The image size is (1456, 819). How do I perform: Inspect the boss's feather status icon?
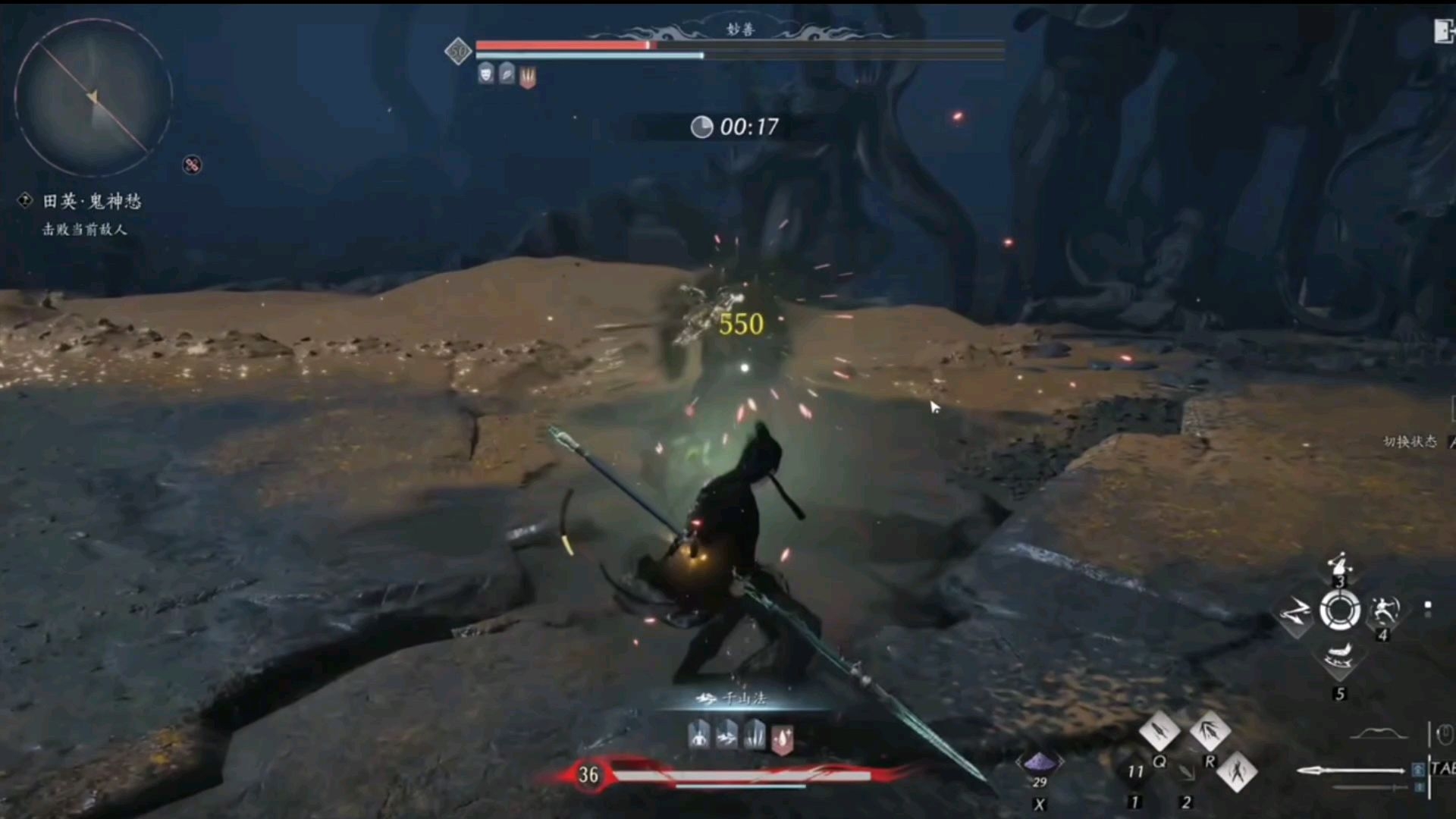[507, 74]
